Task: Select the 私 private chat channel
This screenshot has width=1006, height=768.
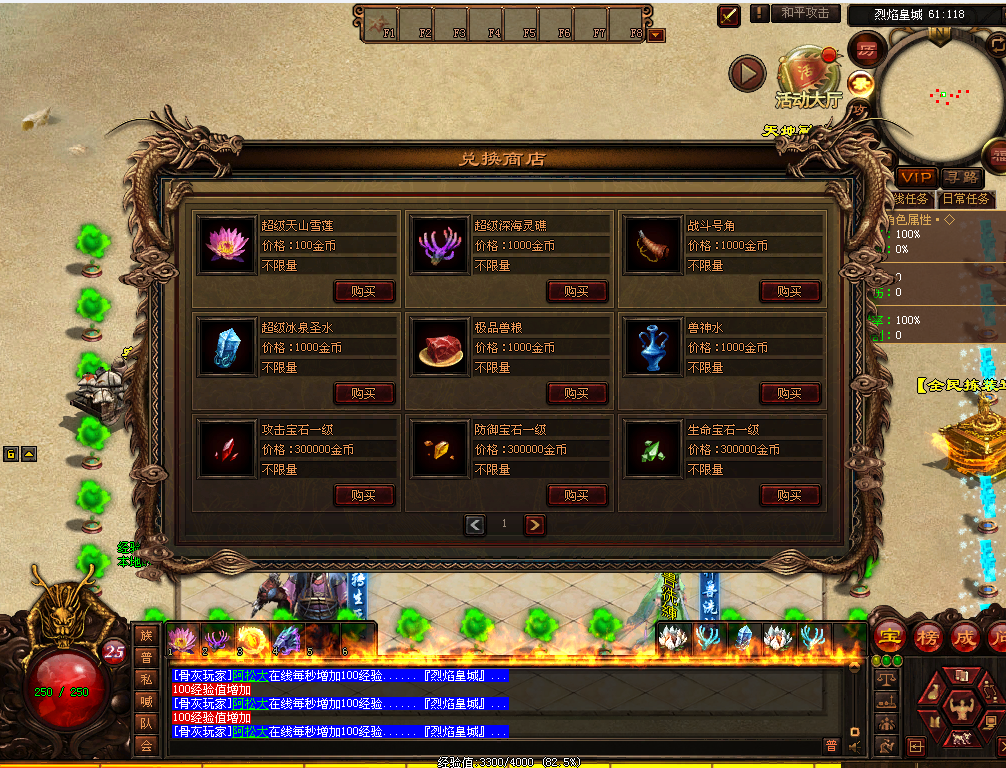Action: 146,678
